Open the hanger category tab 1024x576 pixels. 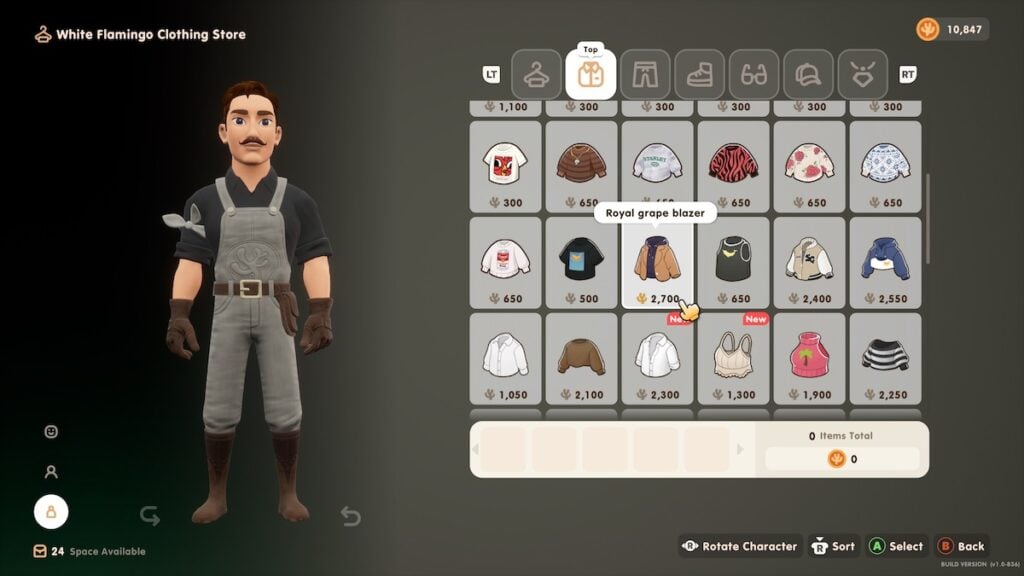click(536, 74)
